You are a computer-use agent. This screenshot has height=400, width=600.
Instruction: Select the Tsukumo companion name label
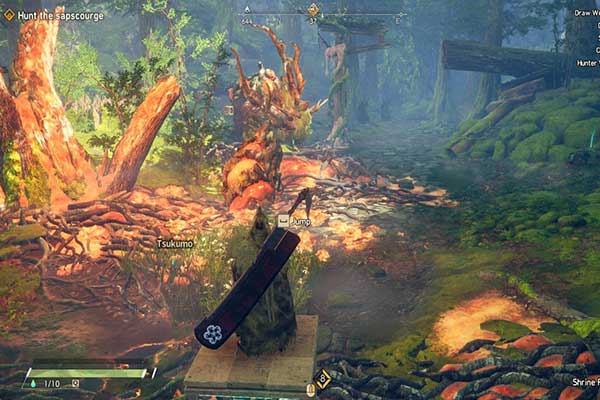coord(174,243)
